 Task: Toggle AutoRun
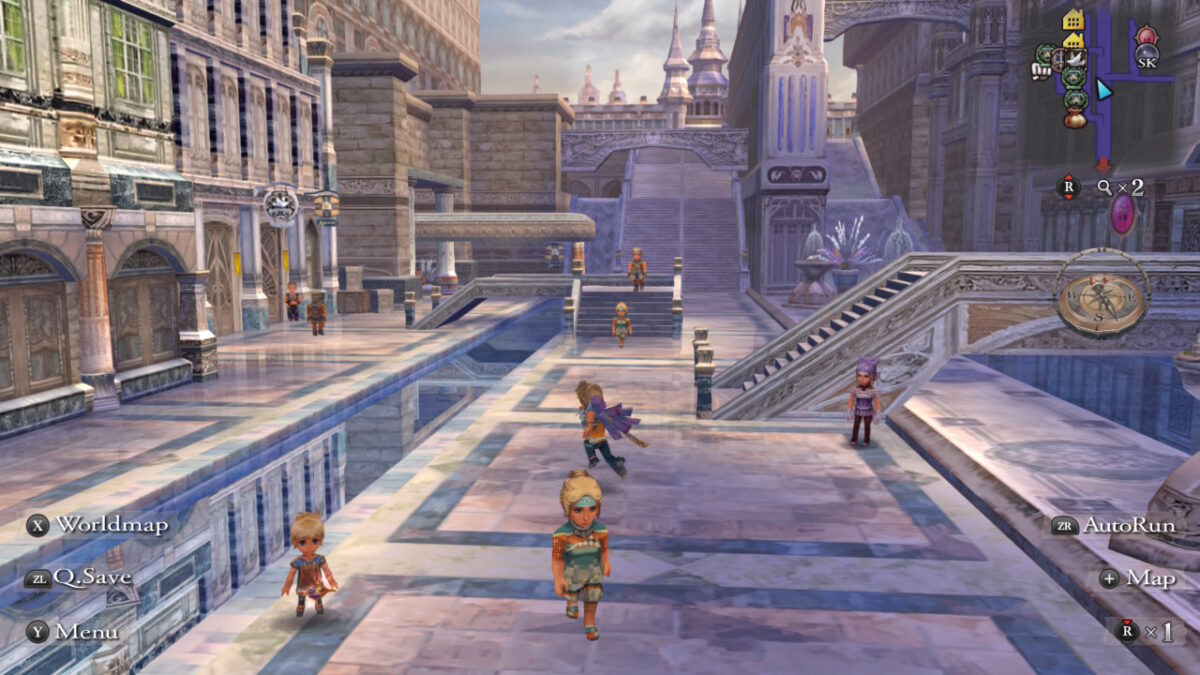click(1113, 525)
